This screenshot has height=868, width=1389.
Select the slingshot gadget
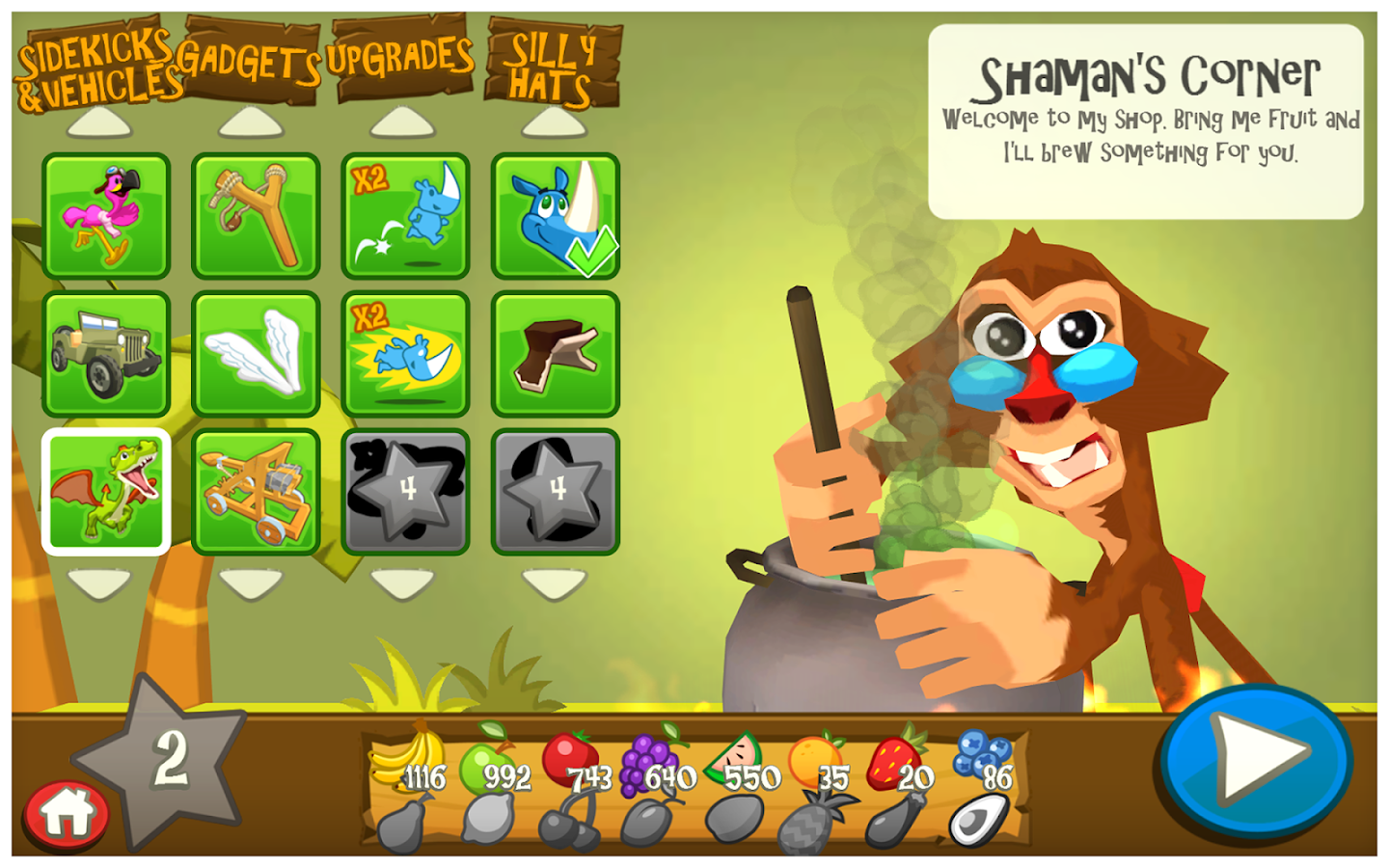tap(255, 214)
